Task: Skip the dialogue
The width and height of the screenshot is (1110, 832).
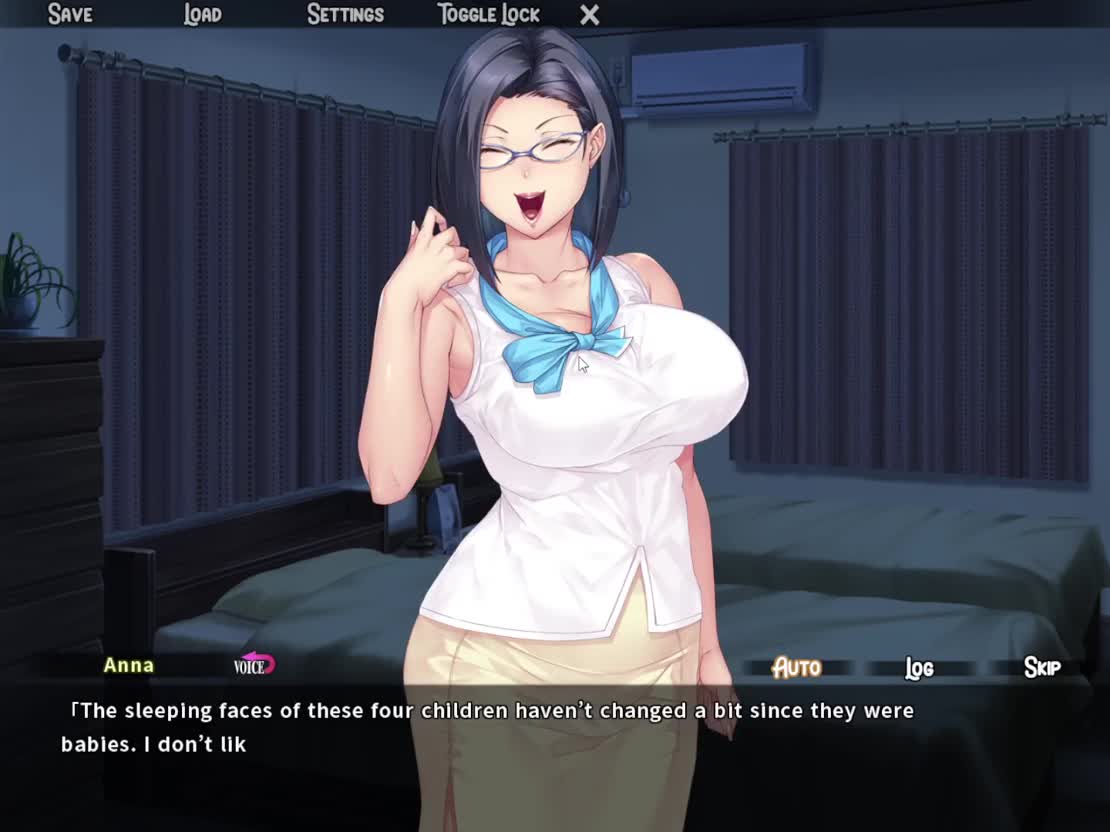Action: click(x=1041, y=667)
